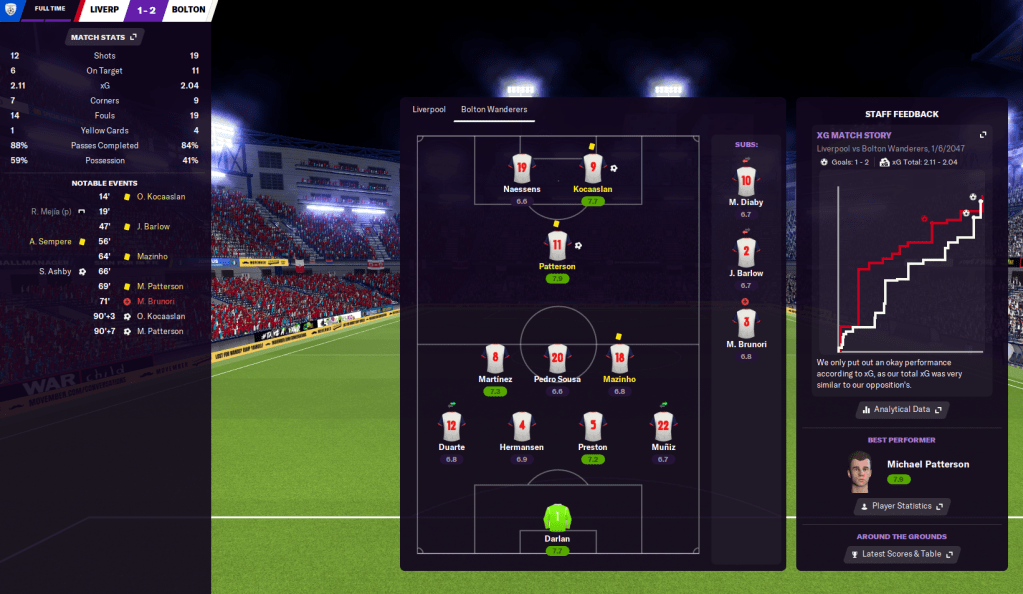Show Latest Scores & Table
This screenshot has width=1023, height=594.
(x=902, y=553)
